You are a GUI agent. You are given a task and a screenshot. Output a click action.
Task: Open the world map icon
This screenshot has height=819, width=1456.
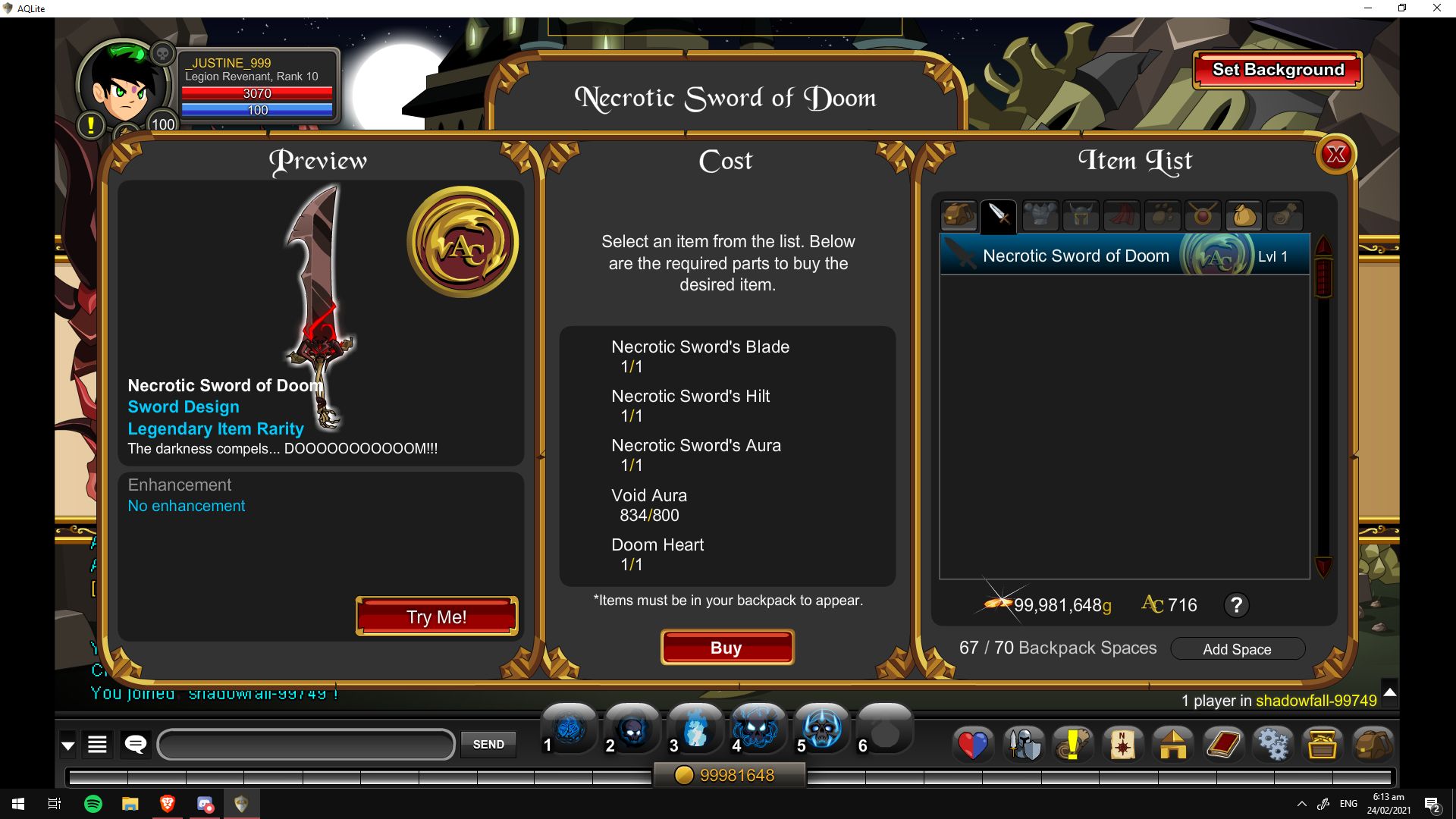pyautogui.click(x=1124, y=745)
